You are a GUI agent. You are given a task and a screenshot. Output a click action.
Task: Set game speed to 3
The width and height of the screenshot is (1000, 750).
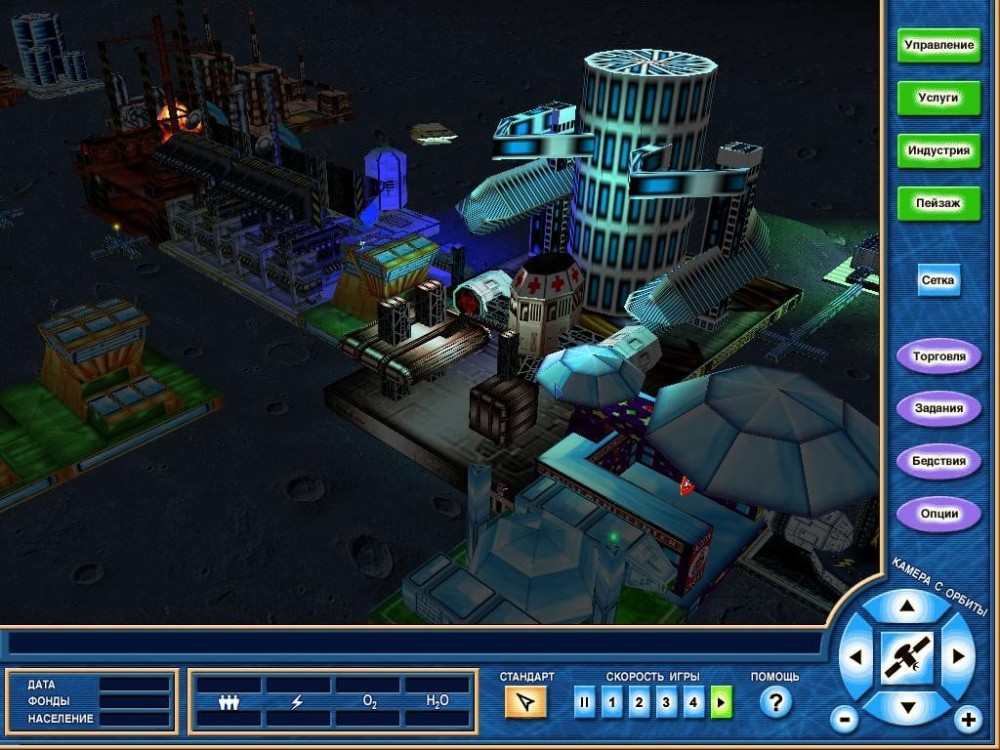tap(667, 703)
